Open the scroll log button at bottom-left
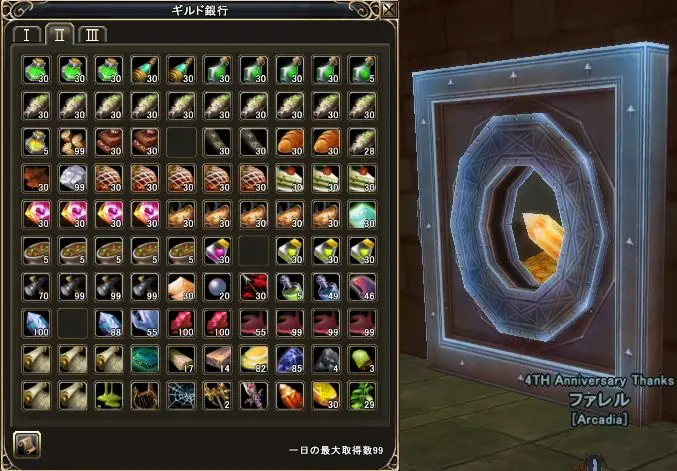 pos(27,443)
